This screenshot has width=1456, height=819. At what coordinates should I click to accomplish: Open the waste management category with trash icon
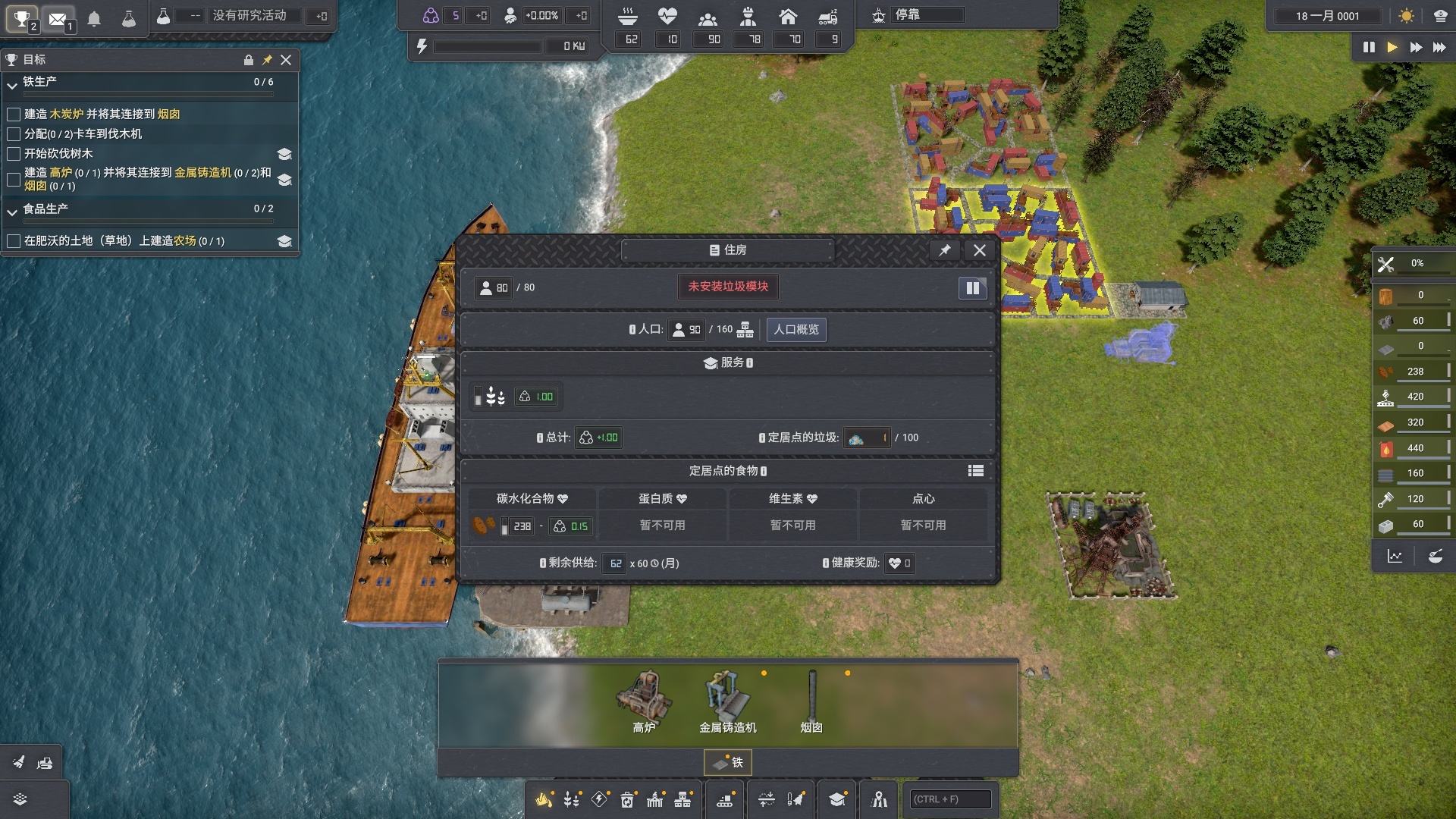[x=629, y=799]
